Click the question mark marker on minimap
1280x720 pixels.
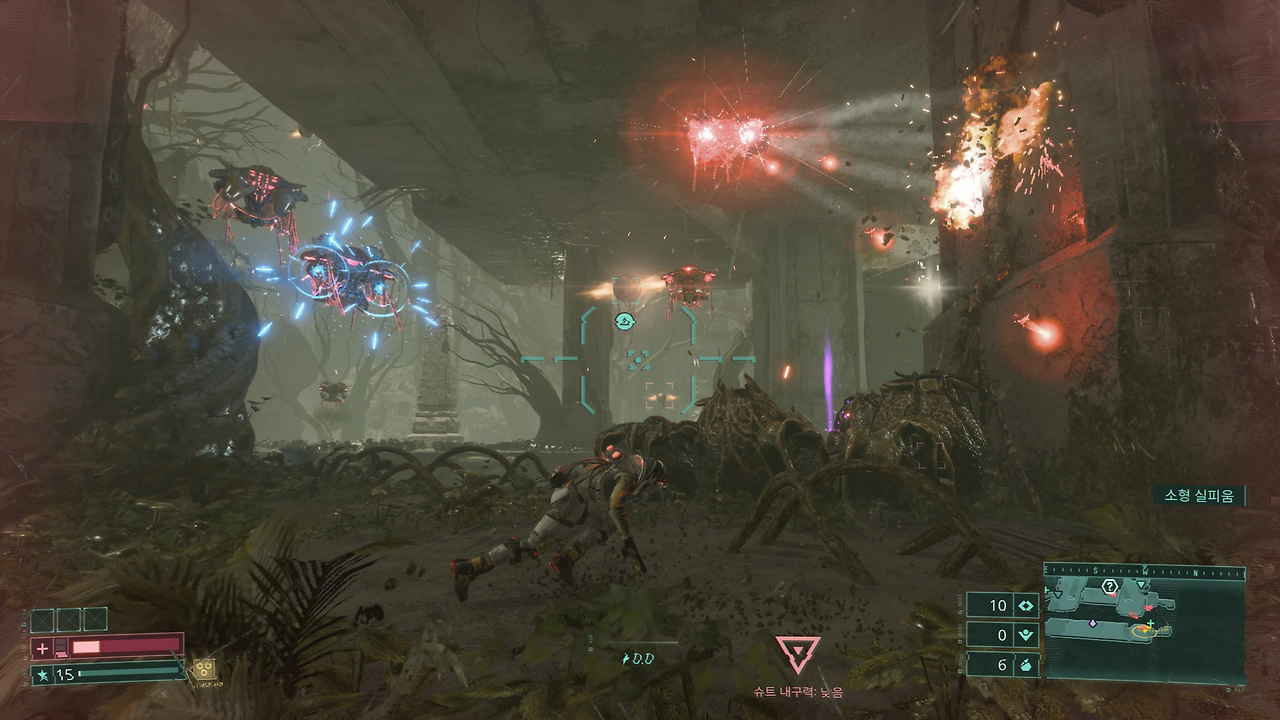1109,587
